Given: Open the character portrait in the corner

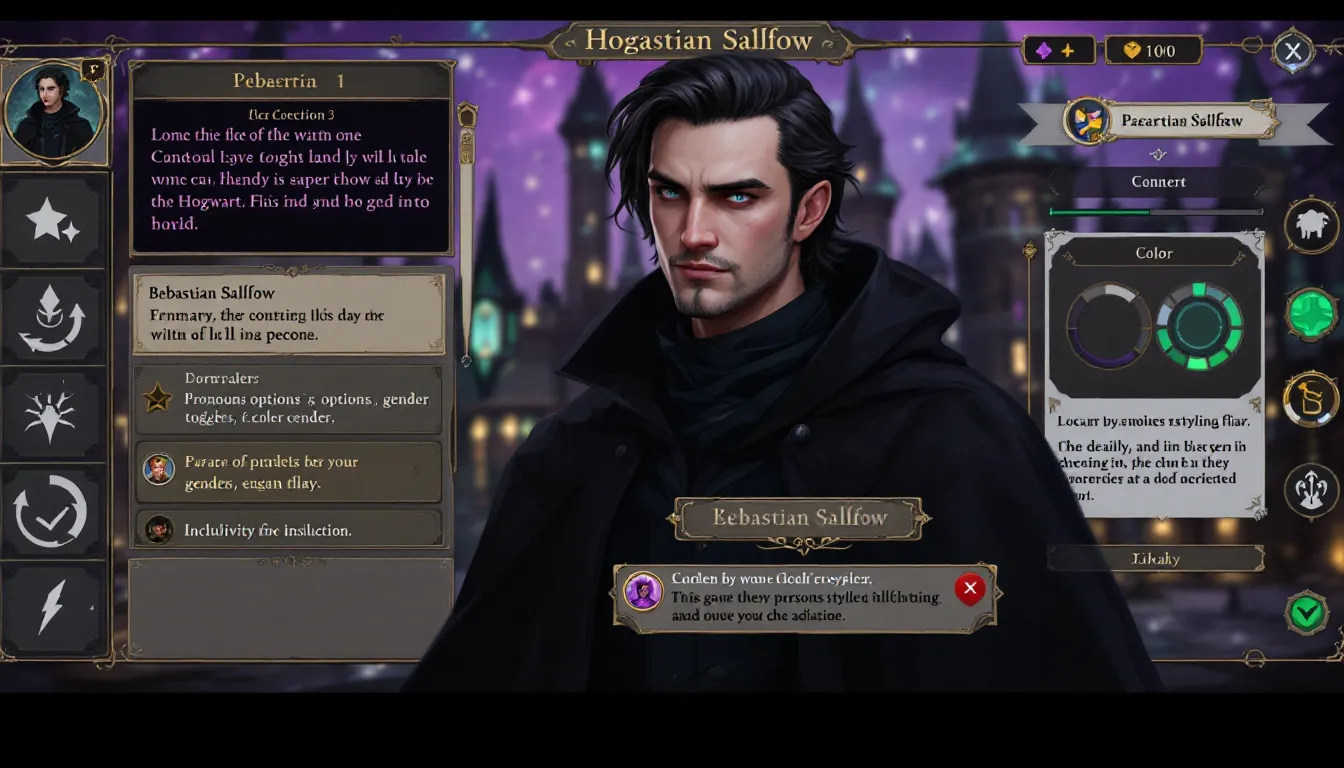Looking at the screenshot, I should point(53,111).
